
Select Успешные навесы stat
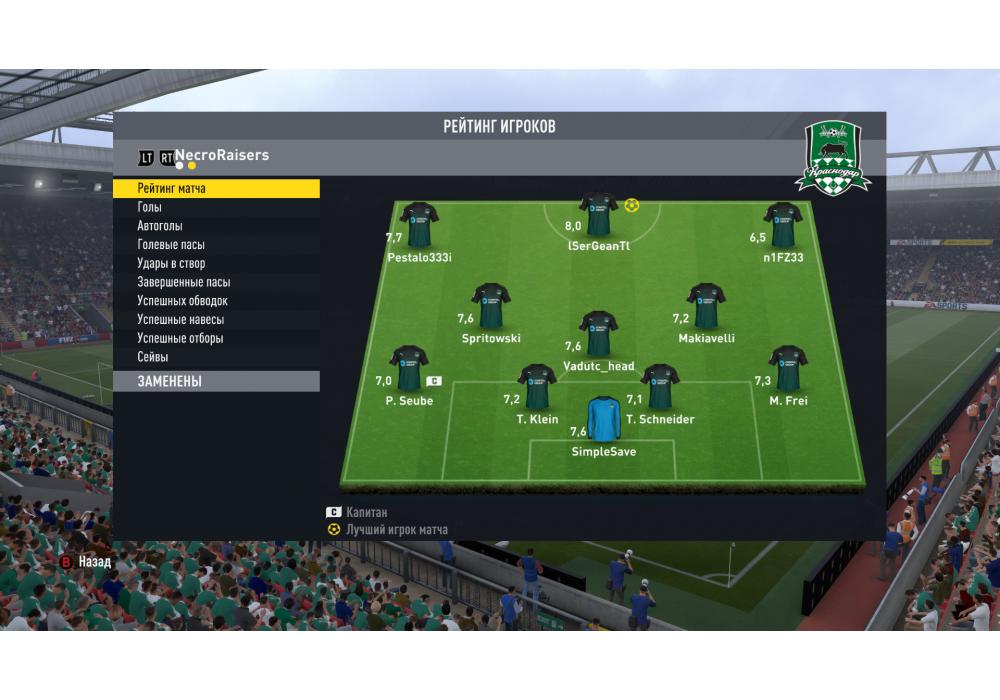click(x=216, y=320)
